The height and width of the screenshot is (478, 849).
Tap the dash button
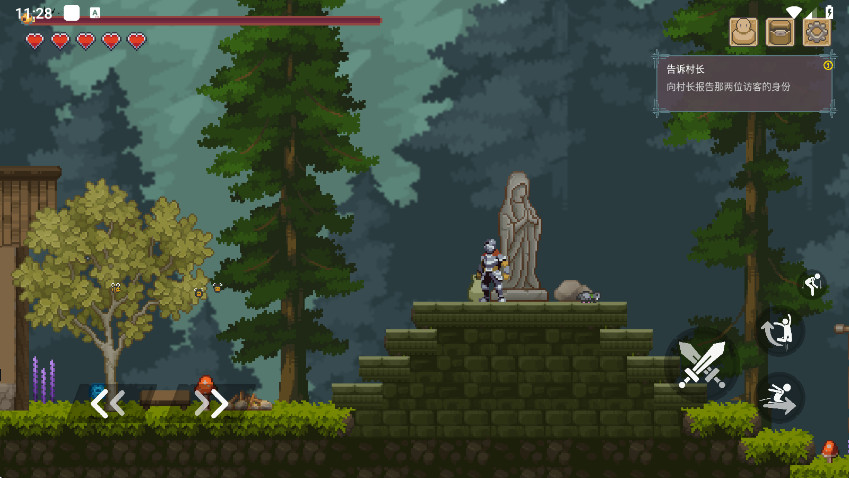click(x=780, y=398)
